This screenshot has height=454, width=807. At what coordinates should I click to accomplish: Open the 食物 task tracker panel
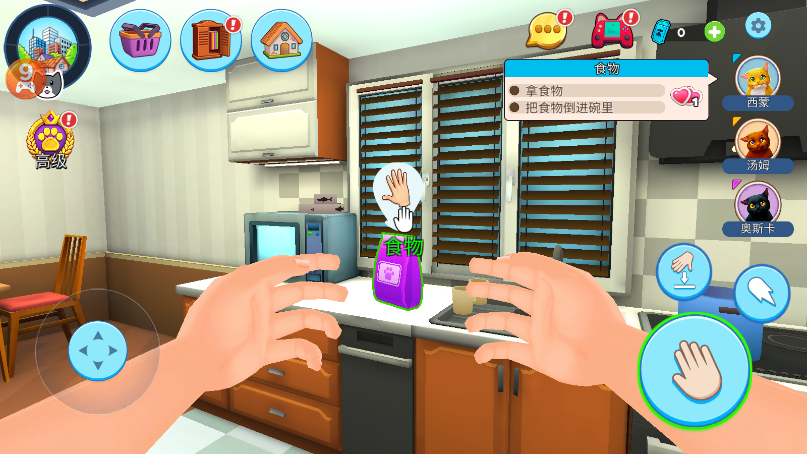pos(606,90)
